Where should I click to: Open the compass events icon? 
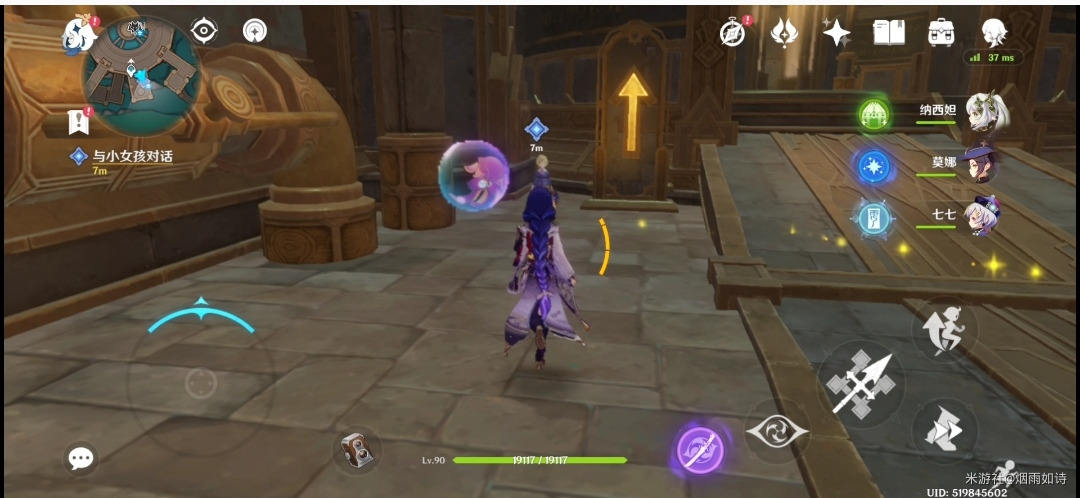click(x=733, y=33)
